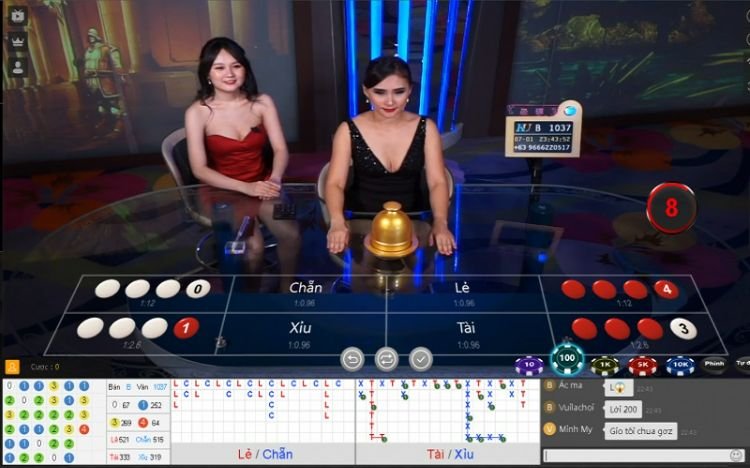Bet on four red tokens (4)

(x=619, y=290)
